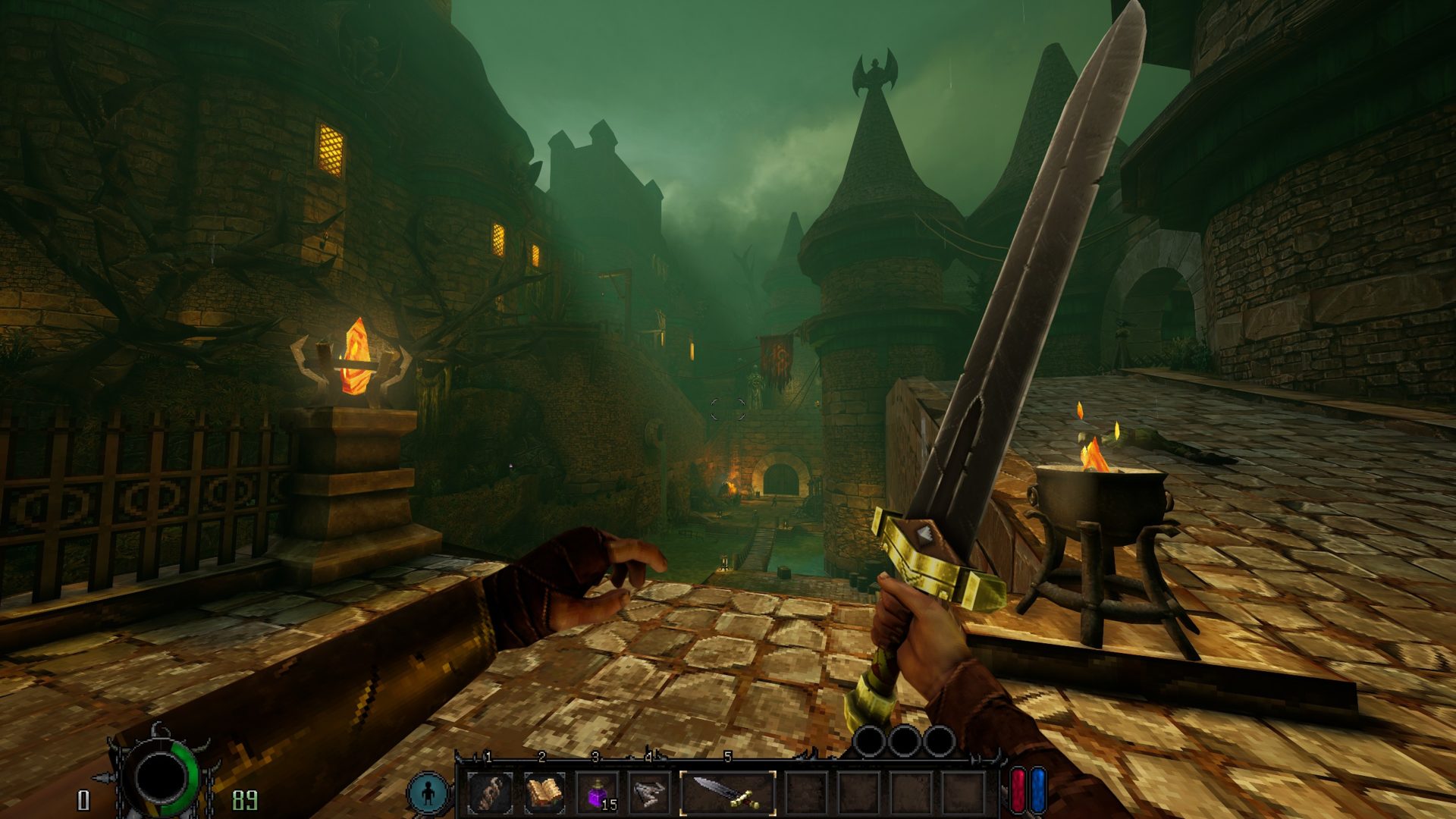The image size is (1456, 819).
Task: Select the open spellbook in slot 2
Action: 544,793
